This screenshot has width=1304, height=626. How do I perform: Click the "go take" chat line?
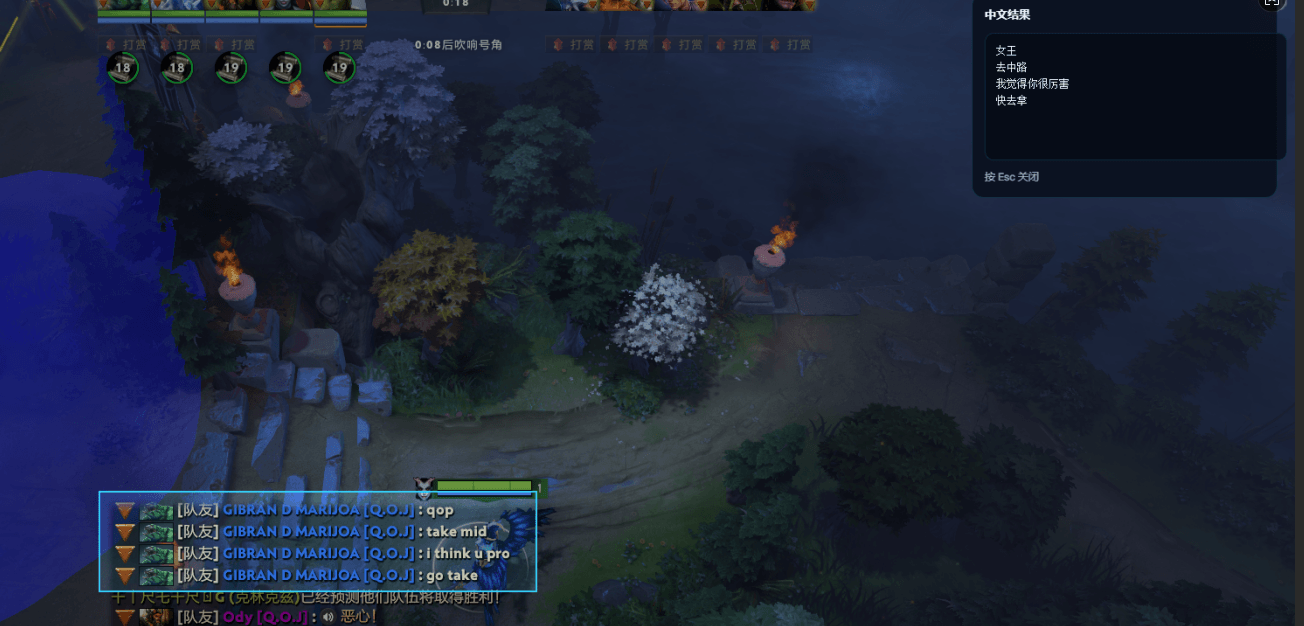[451, 575]
